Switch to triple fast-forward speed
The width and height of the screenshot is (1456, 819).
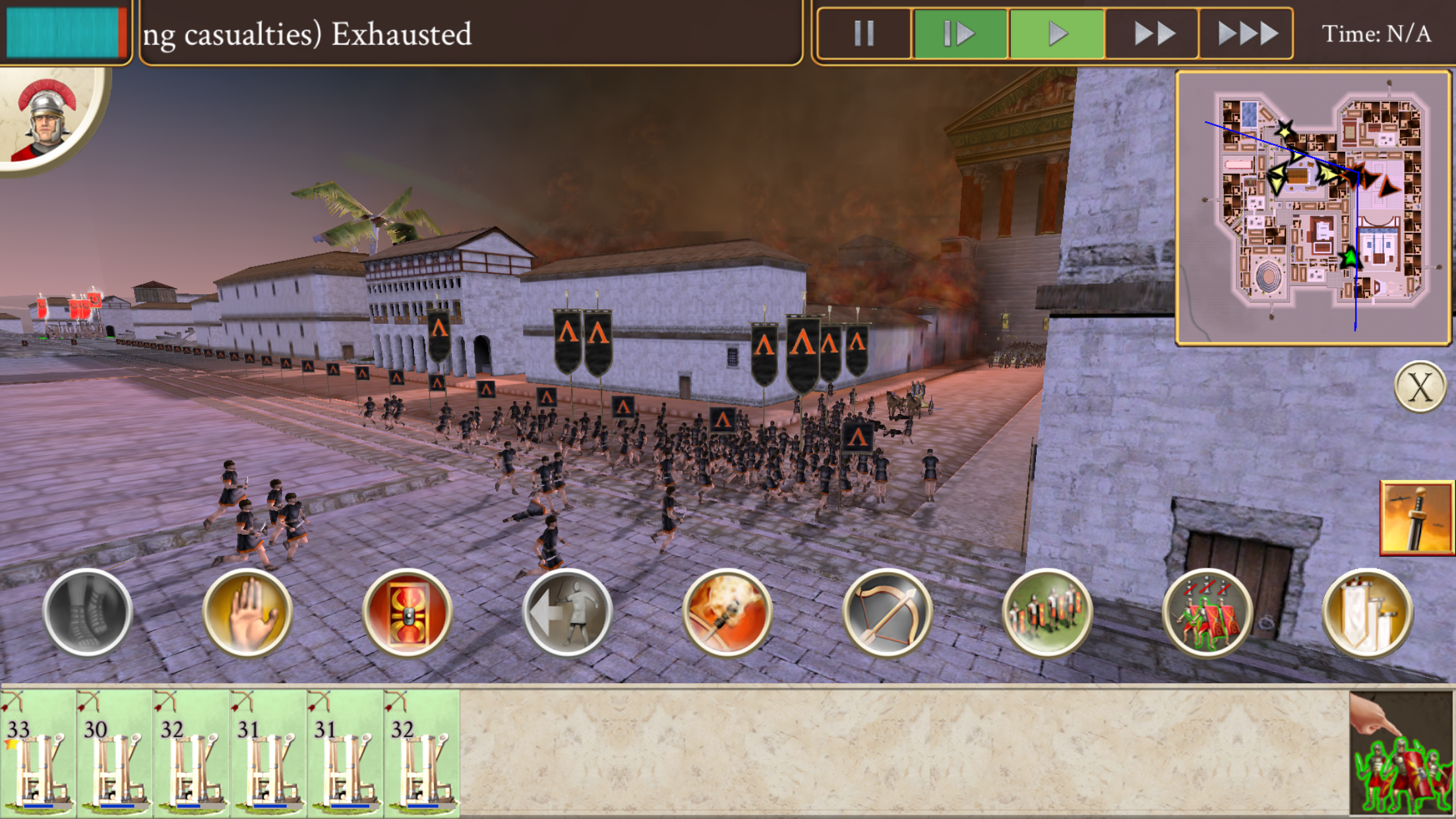[x=1246, y=34]
